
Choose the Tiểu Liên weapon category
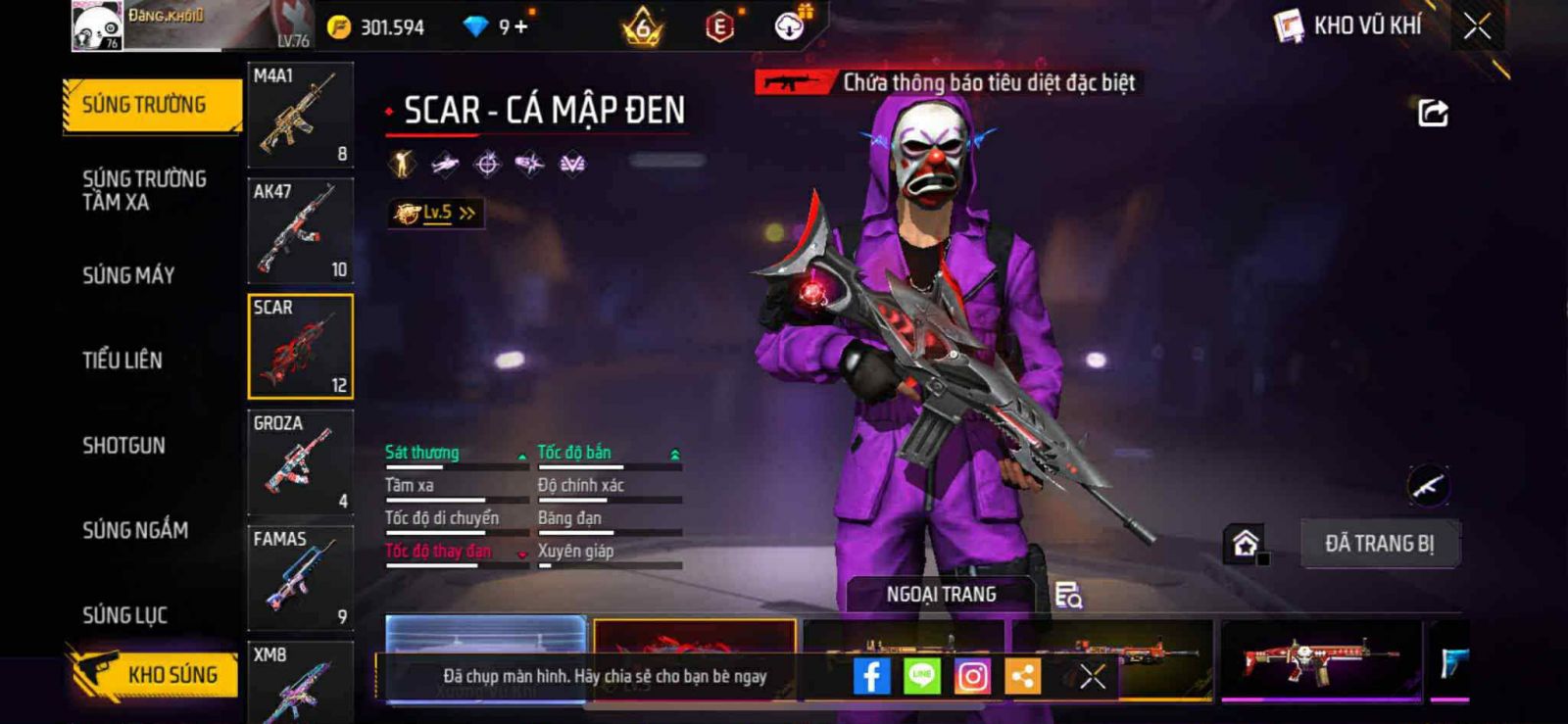click(x=122, y=361)
